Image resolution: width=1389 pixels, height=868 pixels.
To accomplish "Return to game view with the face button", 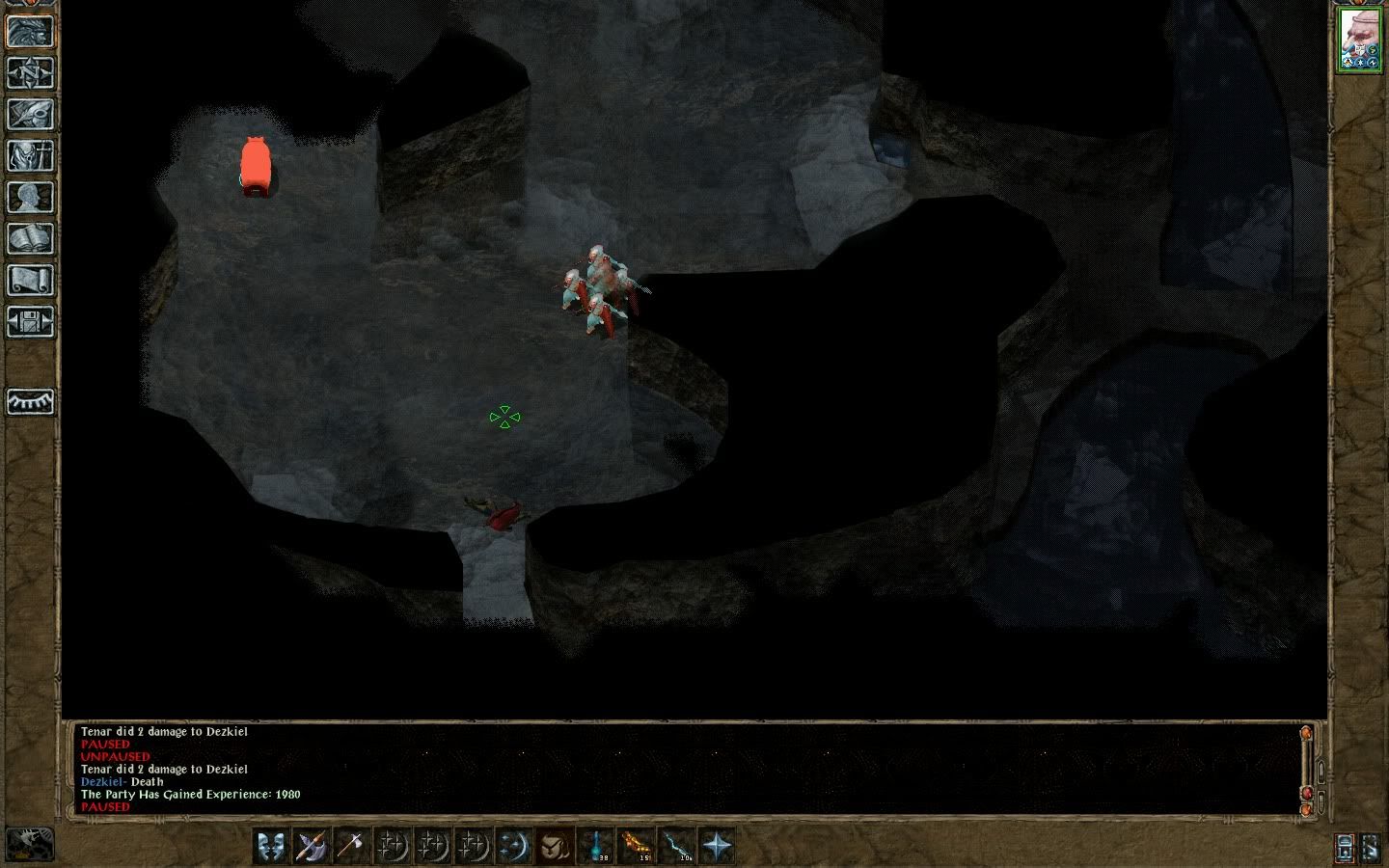I will coord(30,32).
